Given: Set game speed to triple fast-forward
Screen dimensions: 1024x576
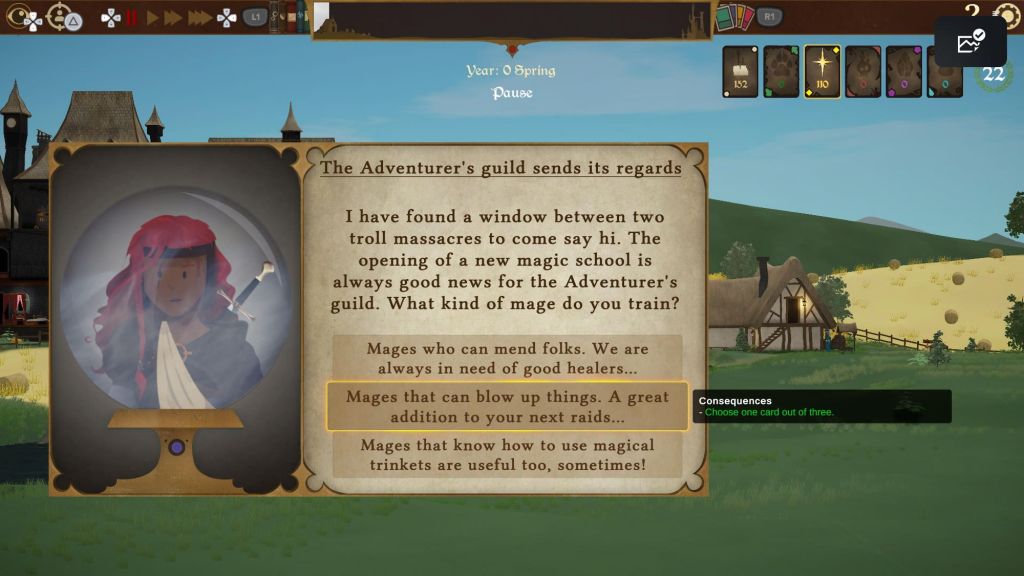Looking at the screenshot, I should 199,17.
